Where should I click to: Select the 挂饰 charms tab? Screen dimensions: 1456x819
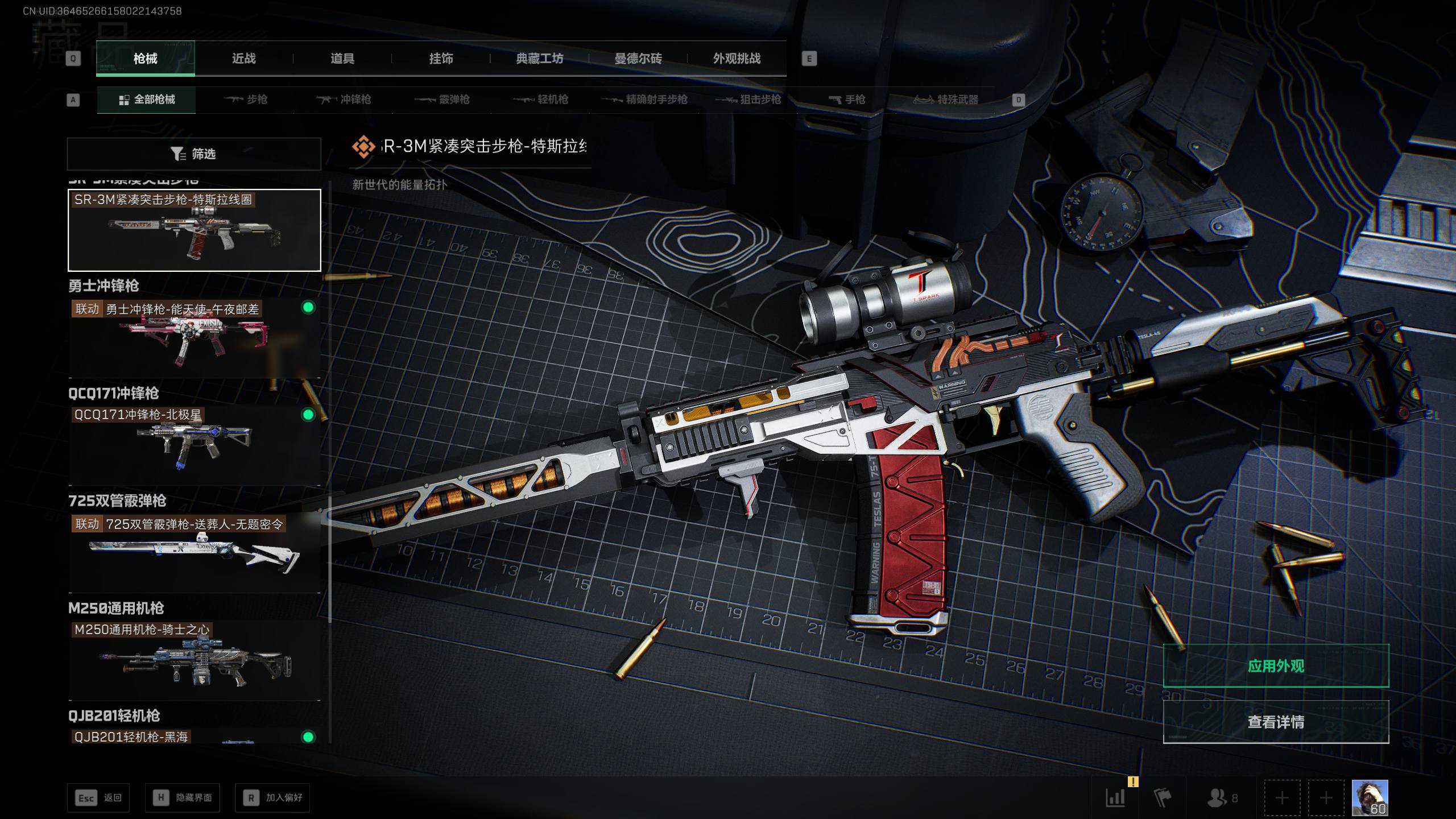441,59
